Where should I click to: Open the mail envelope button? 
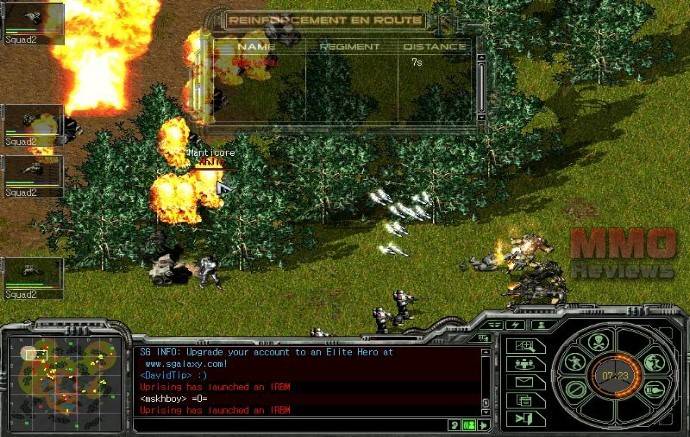[526, 381]
